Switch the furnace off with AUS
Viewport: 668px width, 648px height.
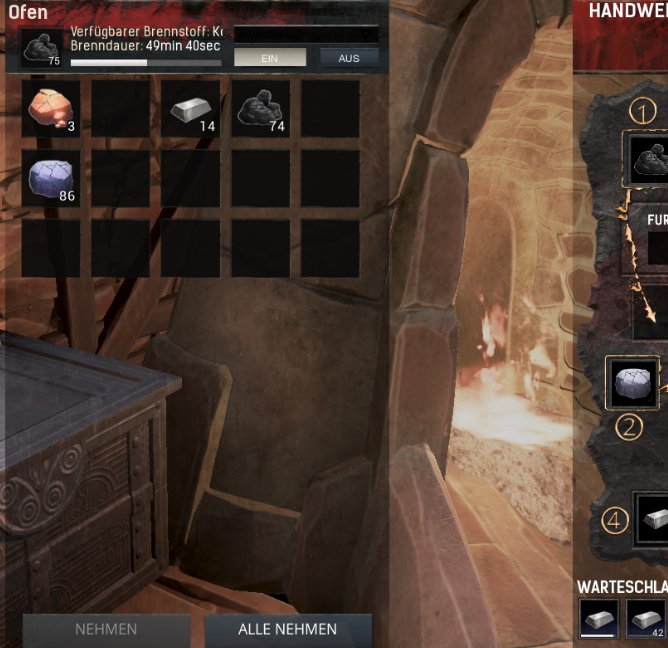(349, 58)
